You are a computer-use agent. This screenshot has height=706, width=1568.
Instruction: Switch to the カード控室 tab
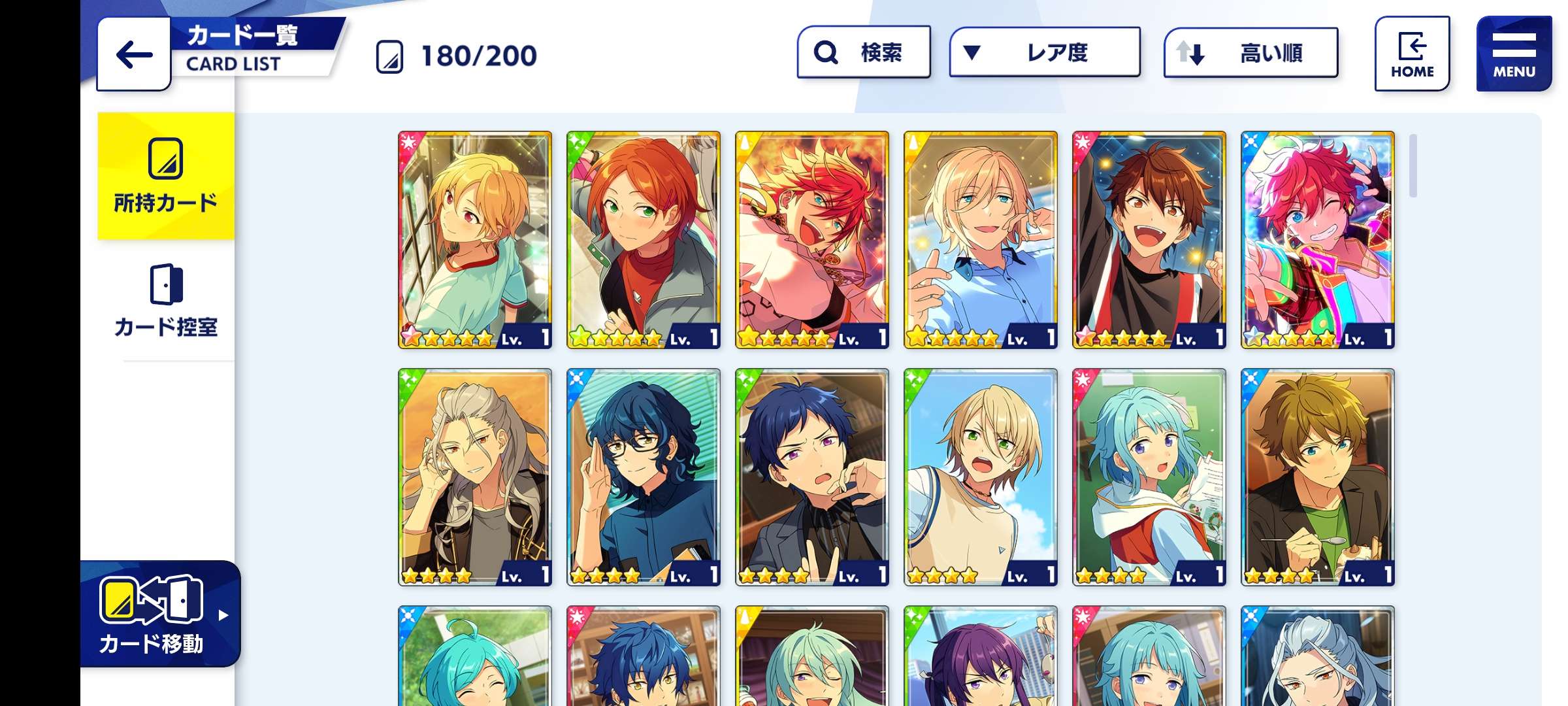pos(166,301)
